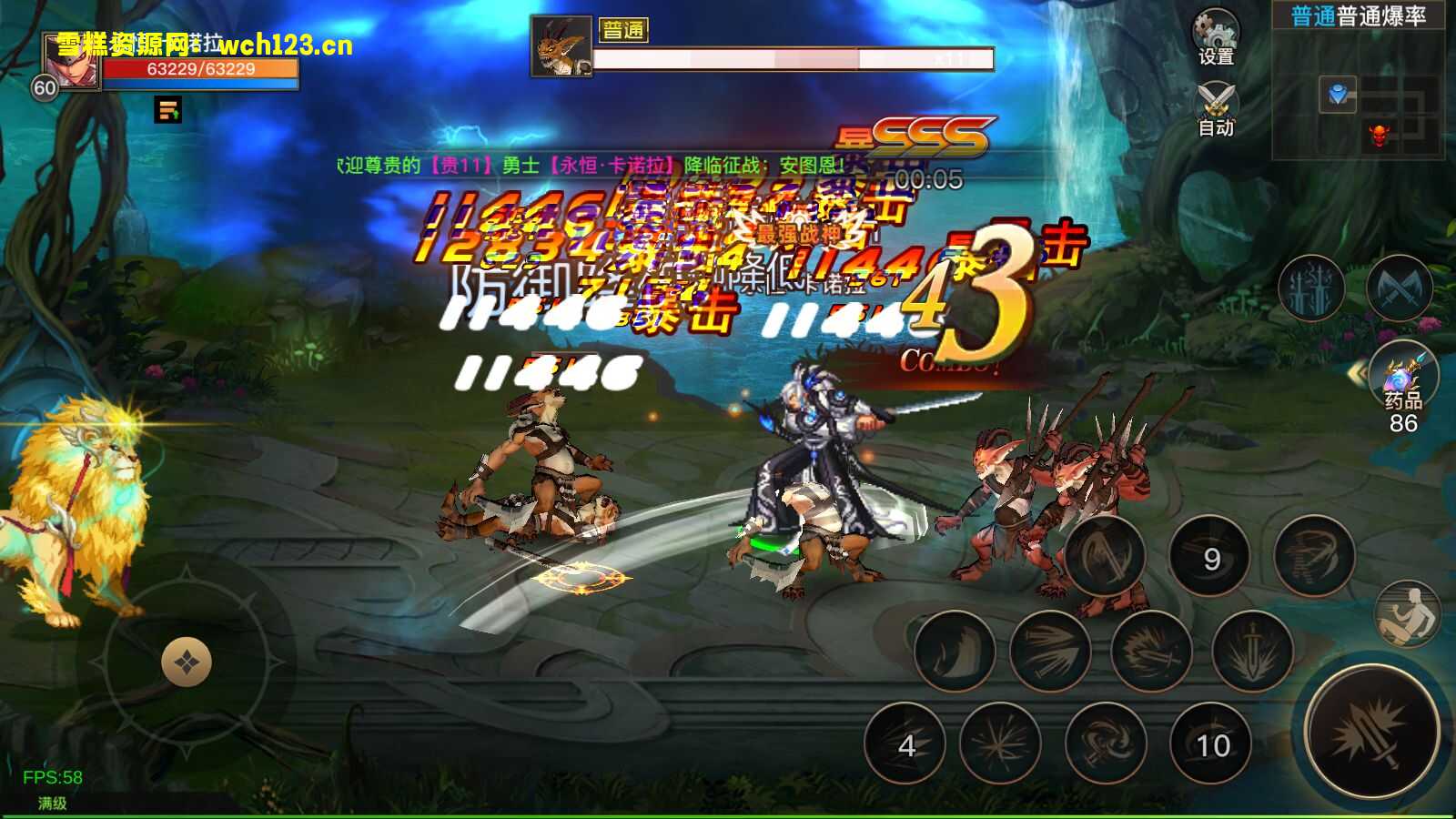The image size is (1456, 819).
Task: Expand the arrow beside the potion slot
Action: pyautogui.click(x=1360, y=373)
